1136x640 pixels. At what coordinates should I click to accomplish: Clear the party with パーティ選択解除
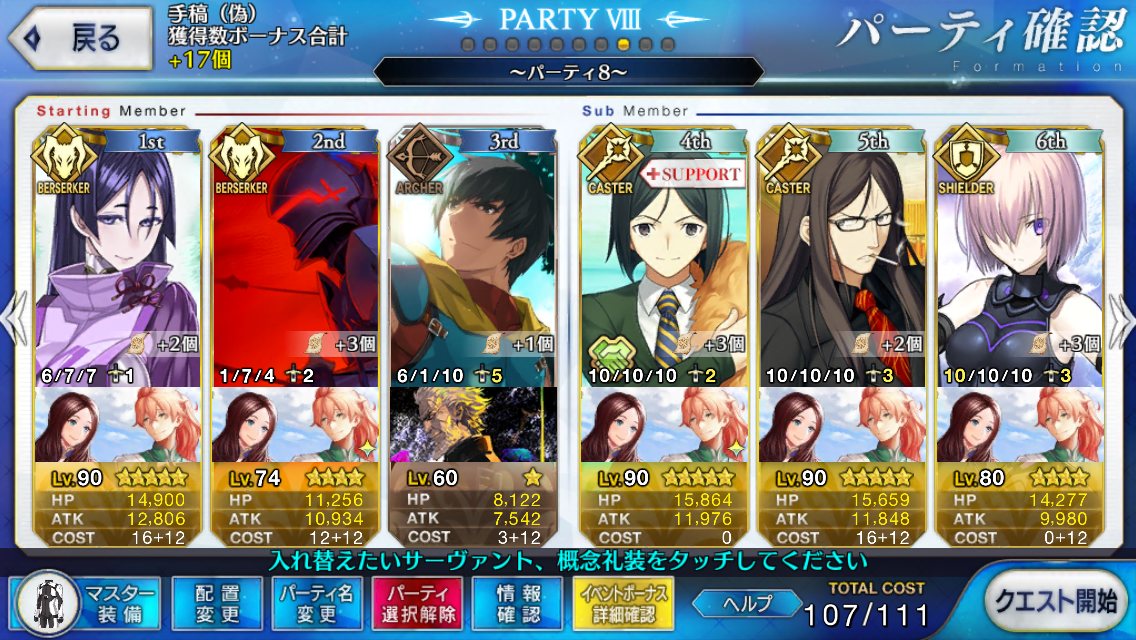[x=417, y=603]
